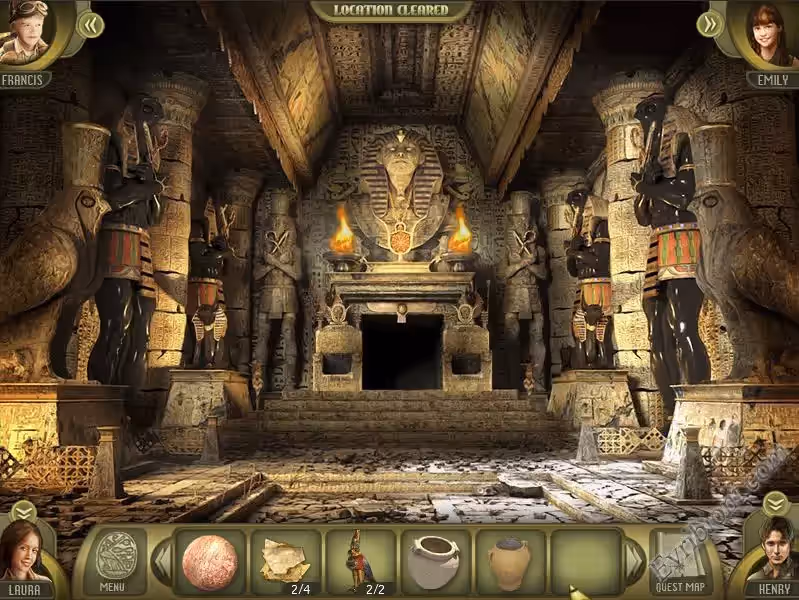The width and height of the screenshot is (799, 600).
Task: Open the Quest Map
Action: [x=681, y=562]
